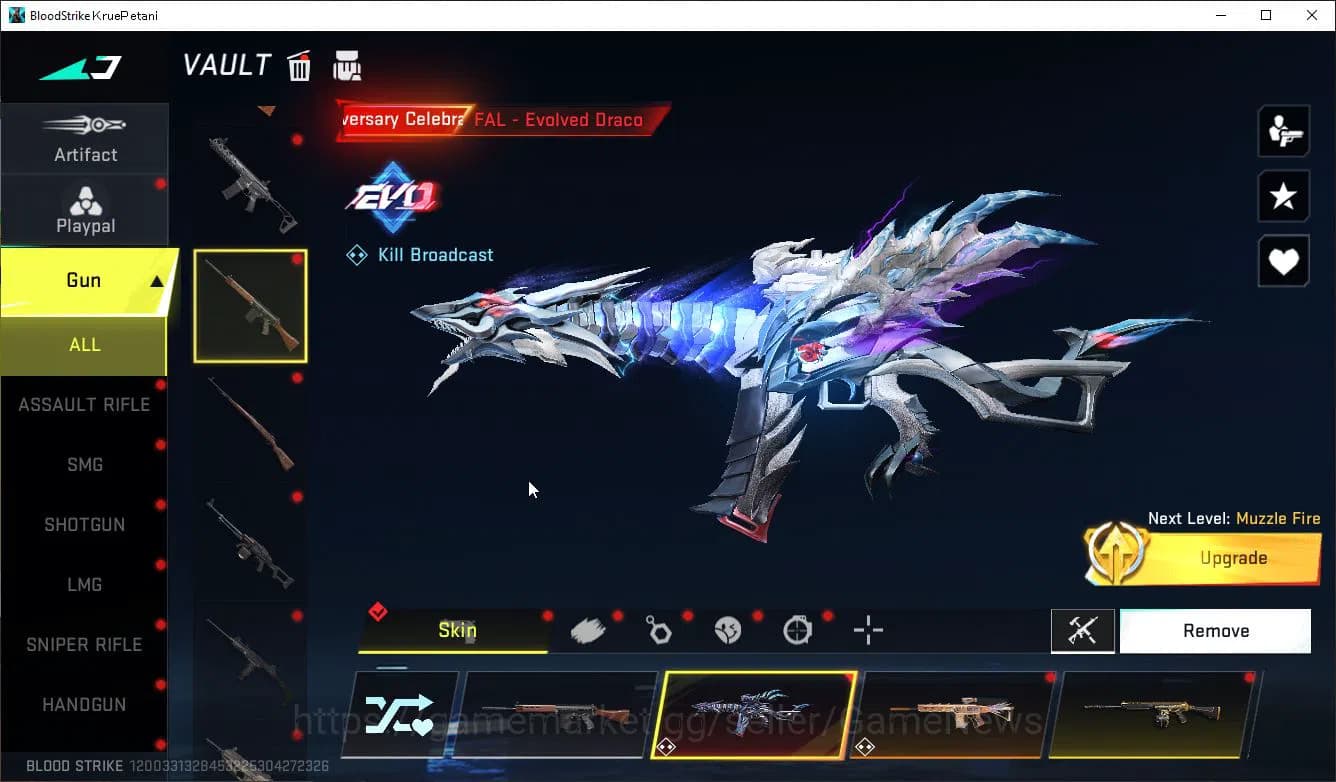Open the Playpal panel

85,209
